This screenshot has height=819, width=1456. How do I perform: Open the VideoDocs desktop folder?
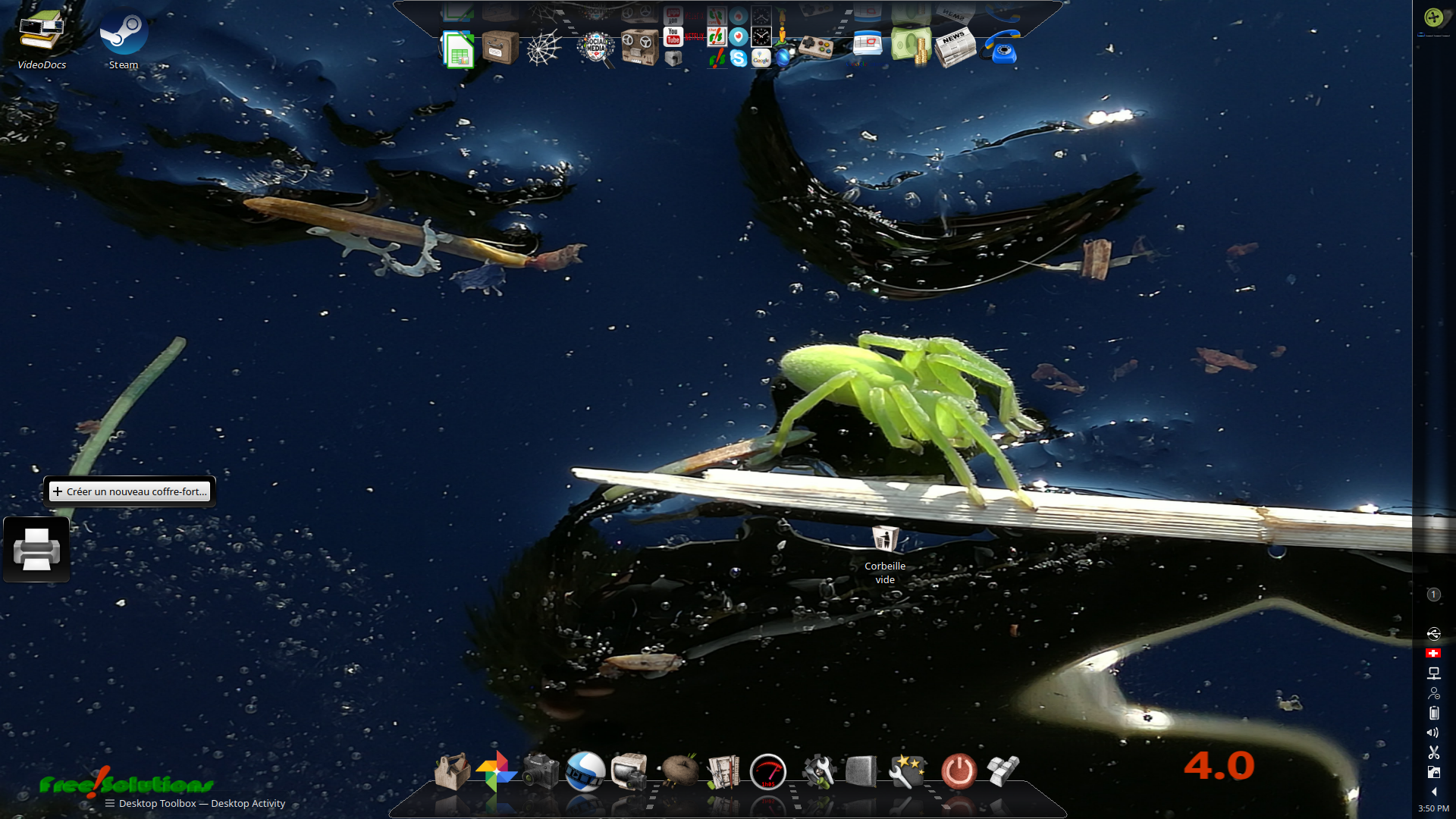pos(42,35)
